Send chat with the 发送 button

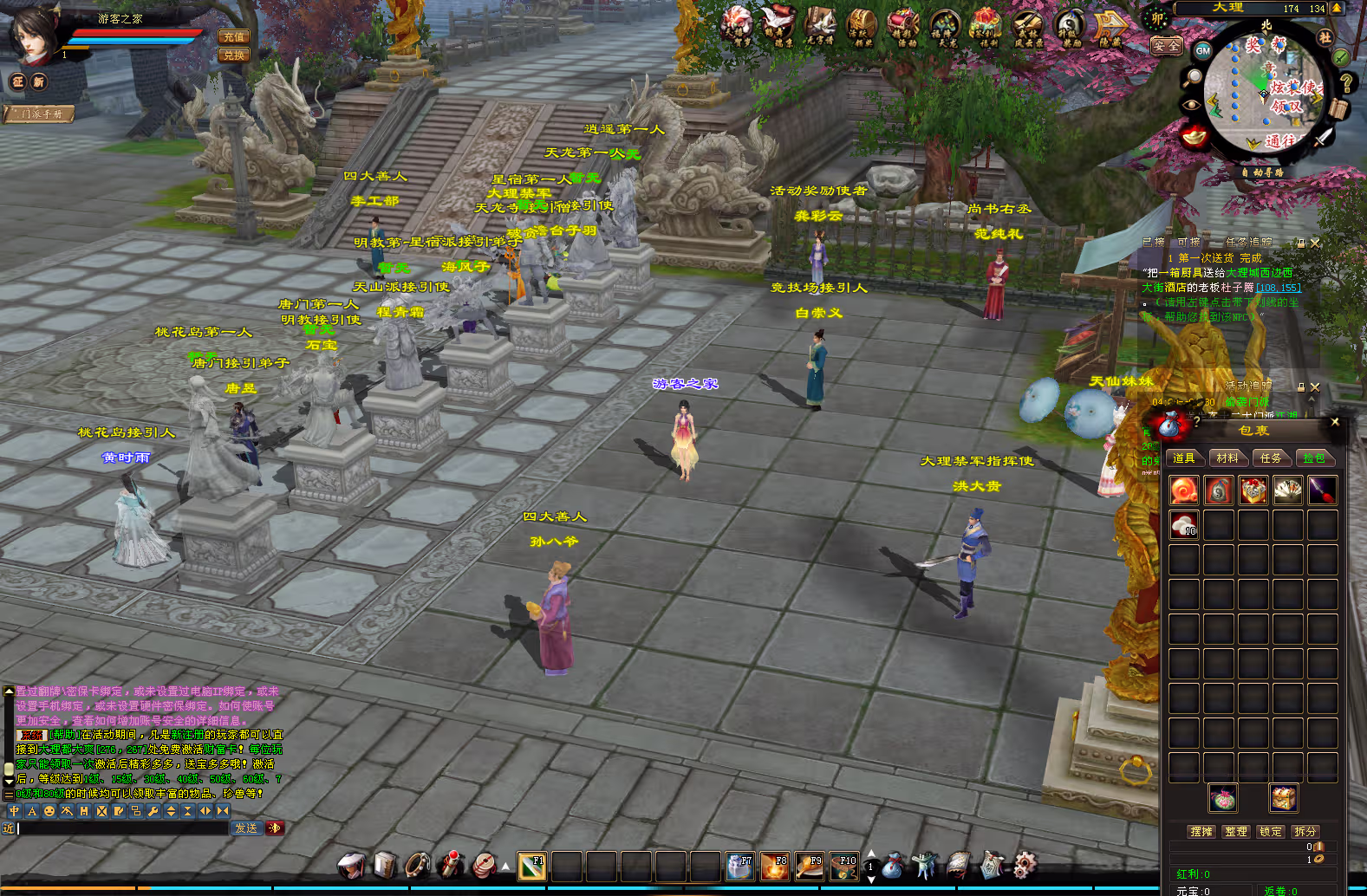point(246,828)
